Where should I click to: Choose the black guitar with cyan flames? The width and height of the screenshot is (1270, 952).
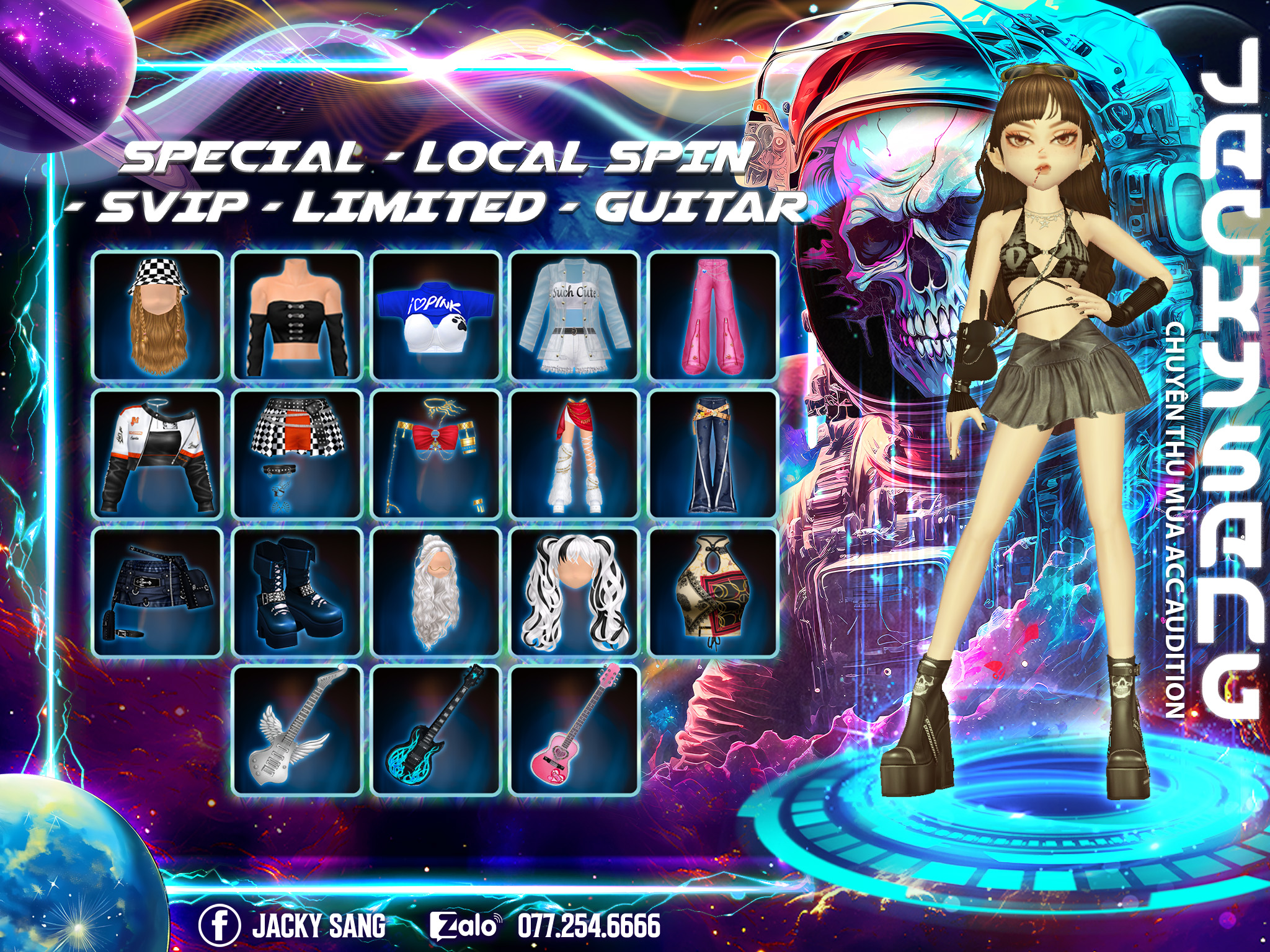point(436,729)
